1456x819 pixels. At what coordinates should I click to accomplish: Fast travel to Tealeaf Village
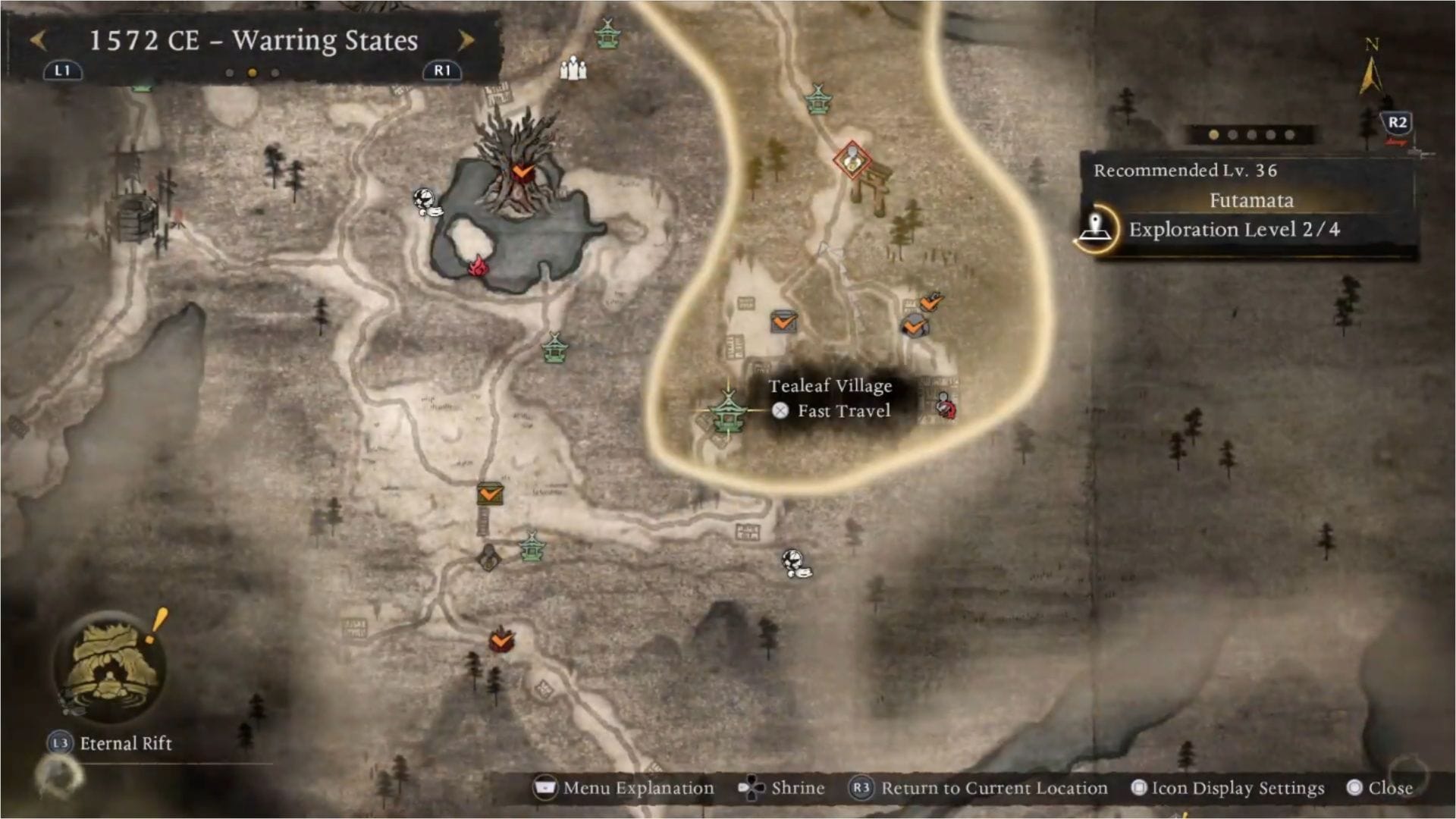[x=781, y=411]
